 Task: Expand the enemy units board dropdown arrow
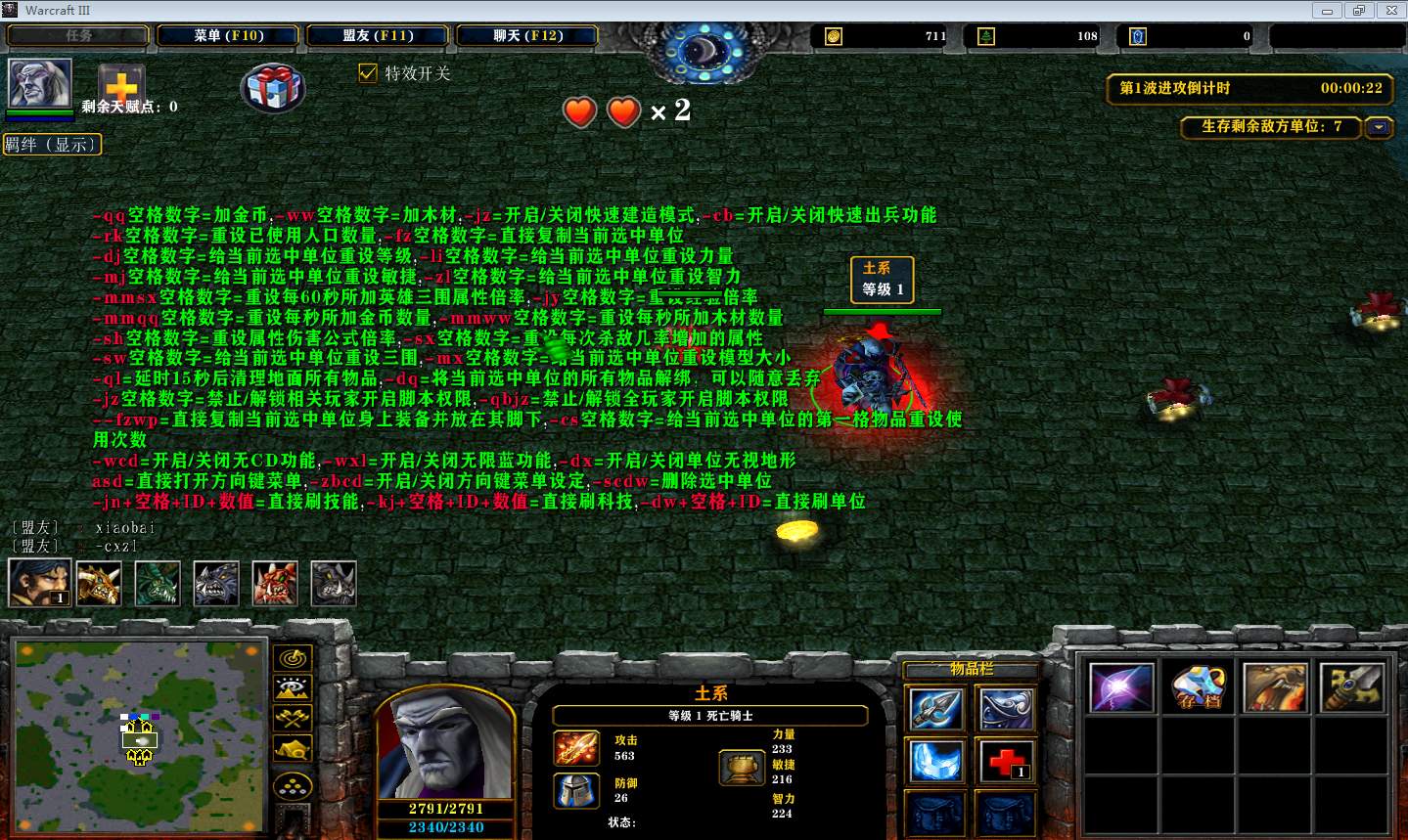coord(1380,127)
